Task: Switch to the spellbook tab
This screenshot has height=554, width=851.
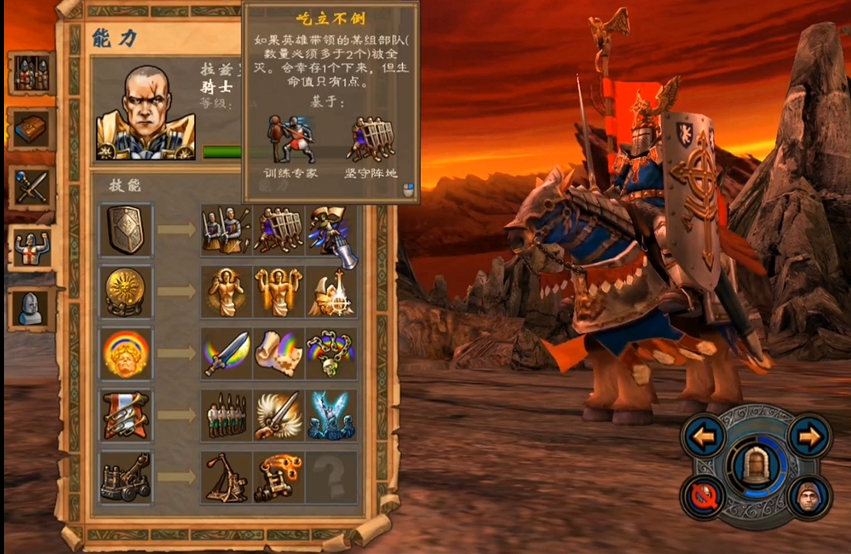Action: [x=31, y=129]
